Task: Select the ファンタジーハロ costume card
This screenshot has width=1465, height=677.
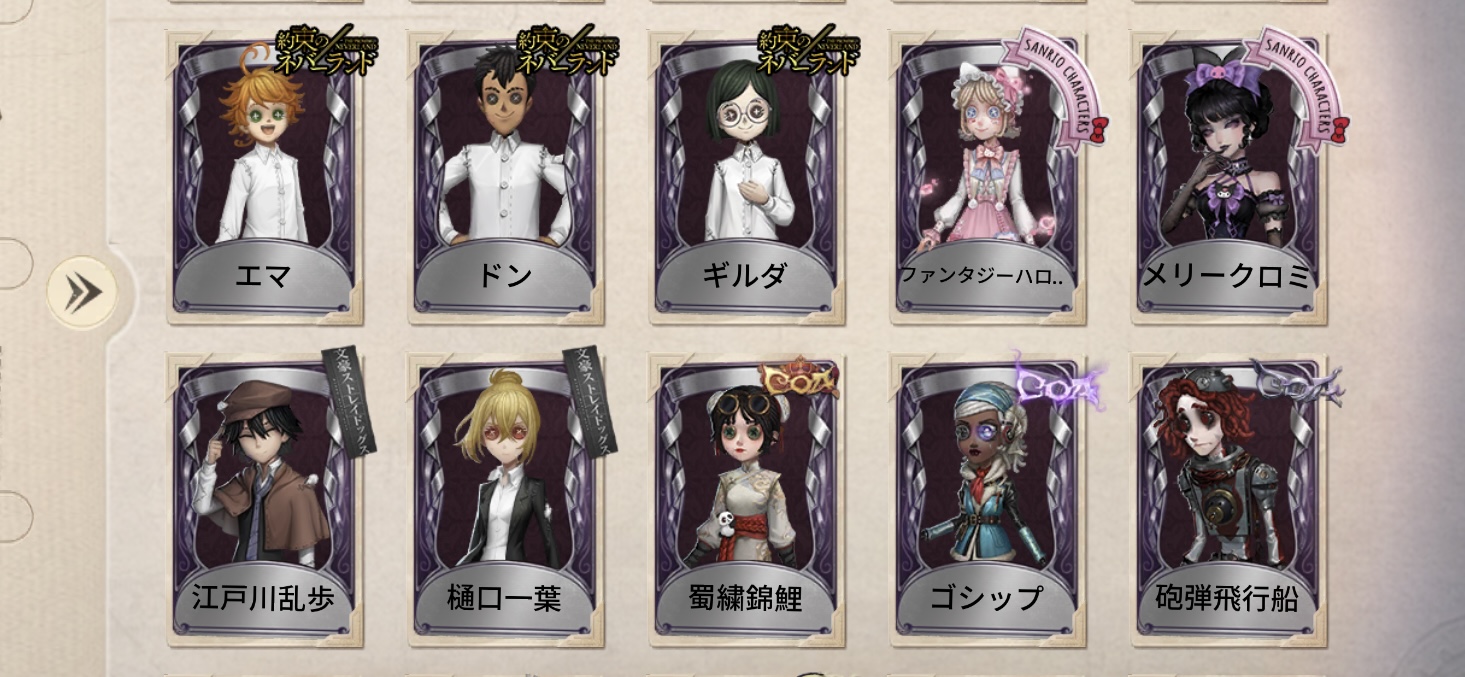Action: pos(987,180)
